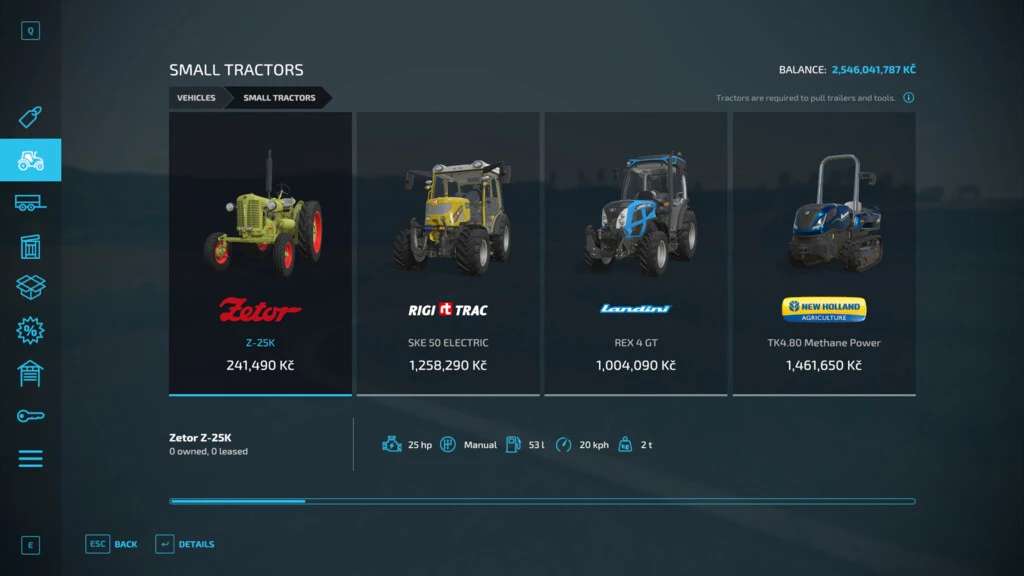
Task: Click the Small Tractors breadcrumb
Action: click(279, 98)
